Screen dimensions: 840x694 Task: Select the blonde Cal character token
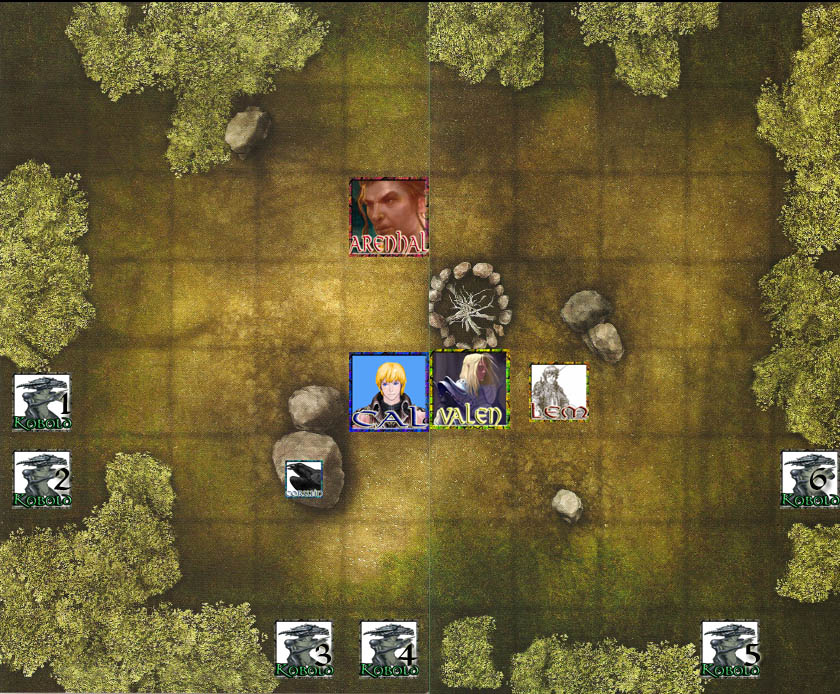click(389, 391)
